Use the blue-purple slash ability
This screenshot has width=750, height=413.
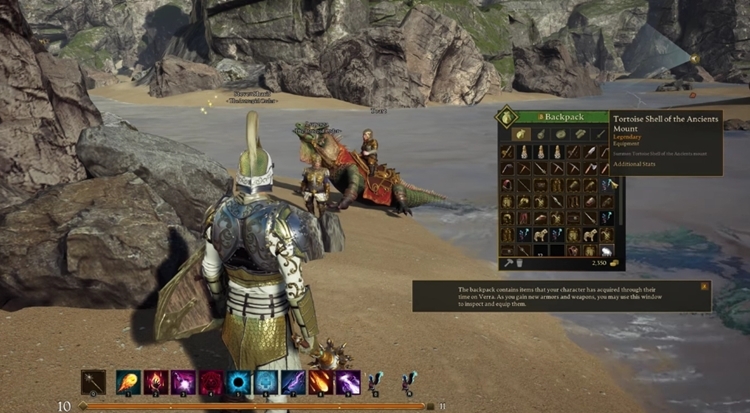pyautogui.click(x=293, y=382)
